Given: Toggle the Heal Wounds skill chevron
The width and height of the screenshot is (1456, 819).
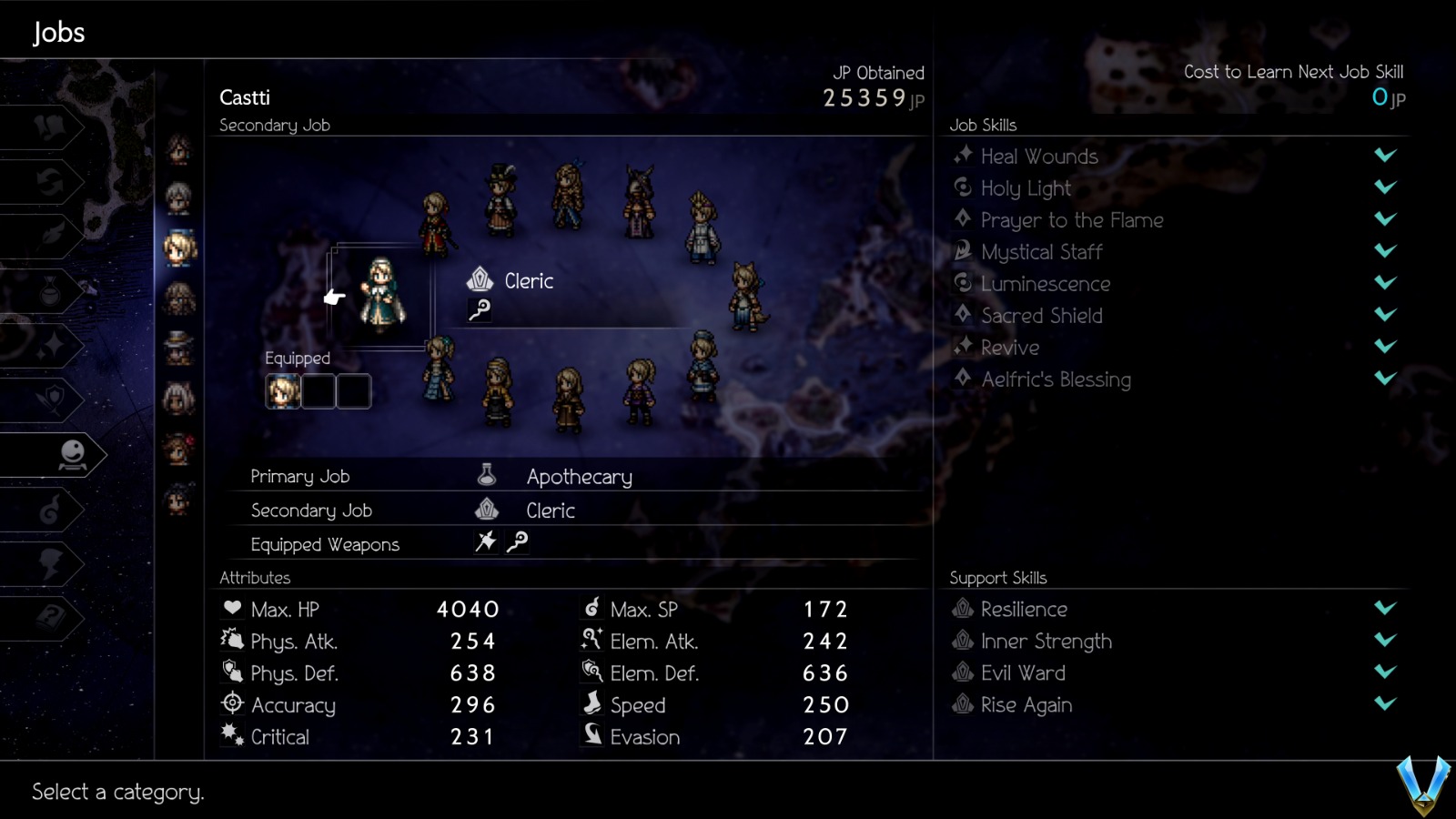Looking at the screenshot, I should [1384, 156].
